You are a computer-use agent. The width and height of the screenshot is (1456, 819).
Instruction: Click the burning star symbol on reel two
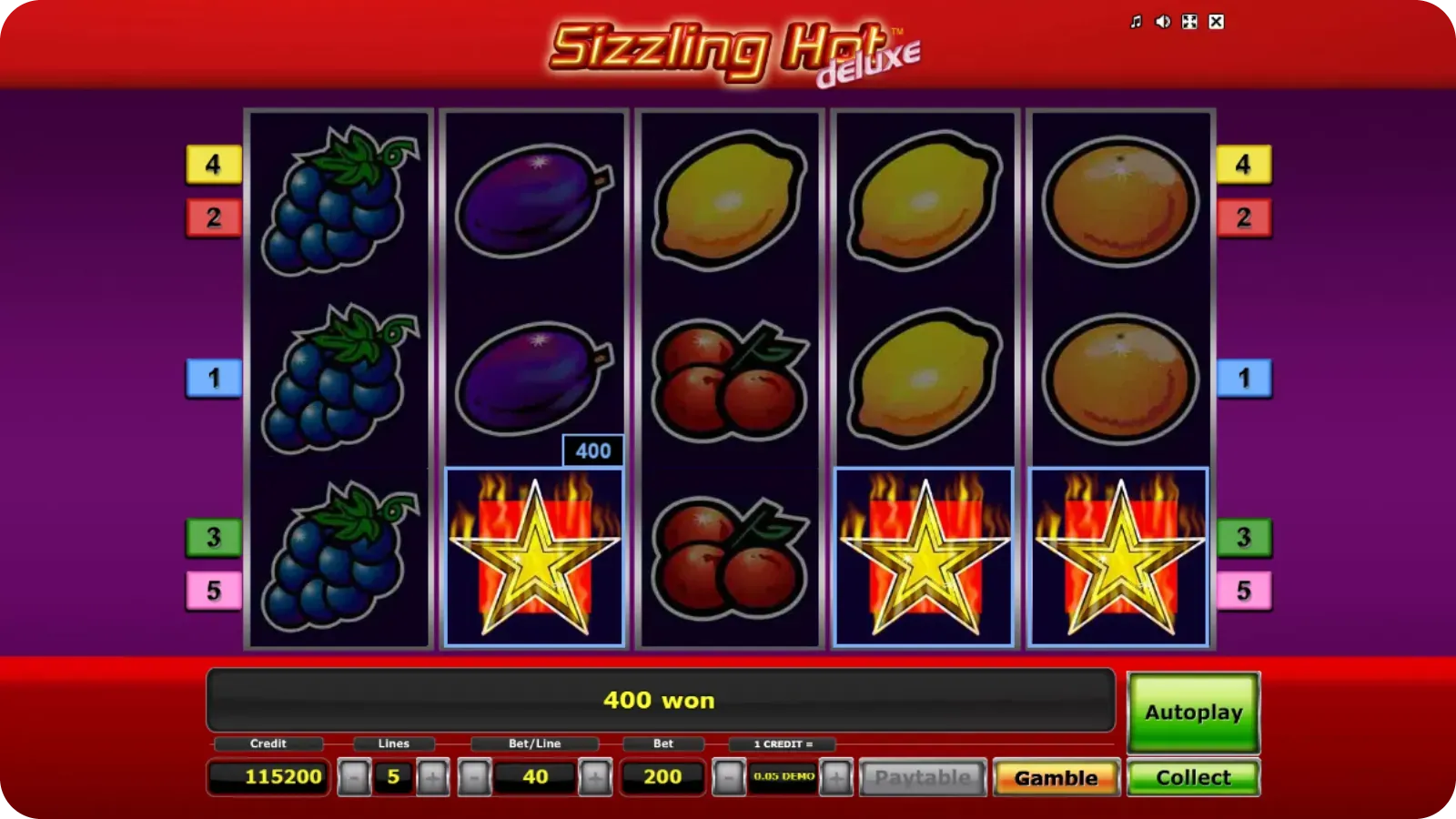533,555
